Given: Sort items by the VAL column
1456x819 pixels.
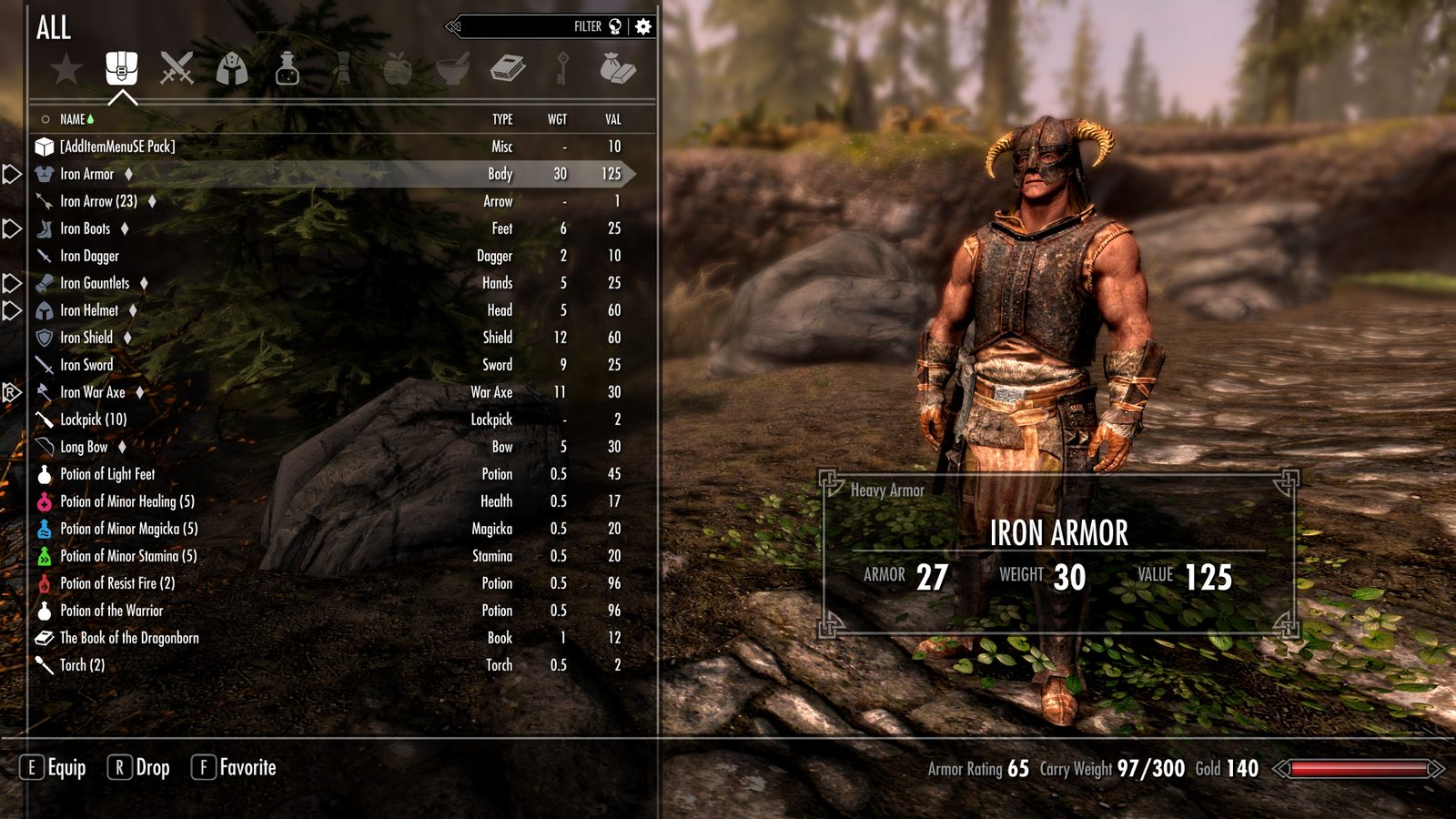Looking at the screenshot, I should tap(613, 119).
